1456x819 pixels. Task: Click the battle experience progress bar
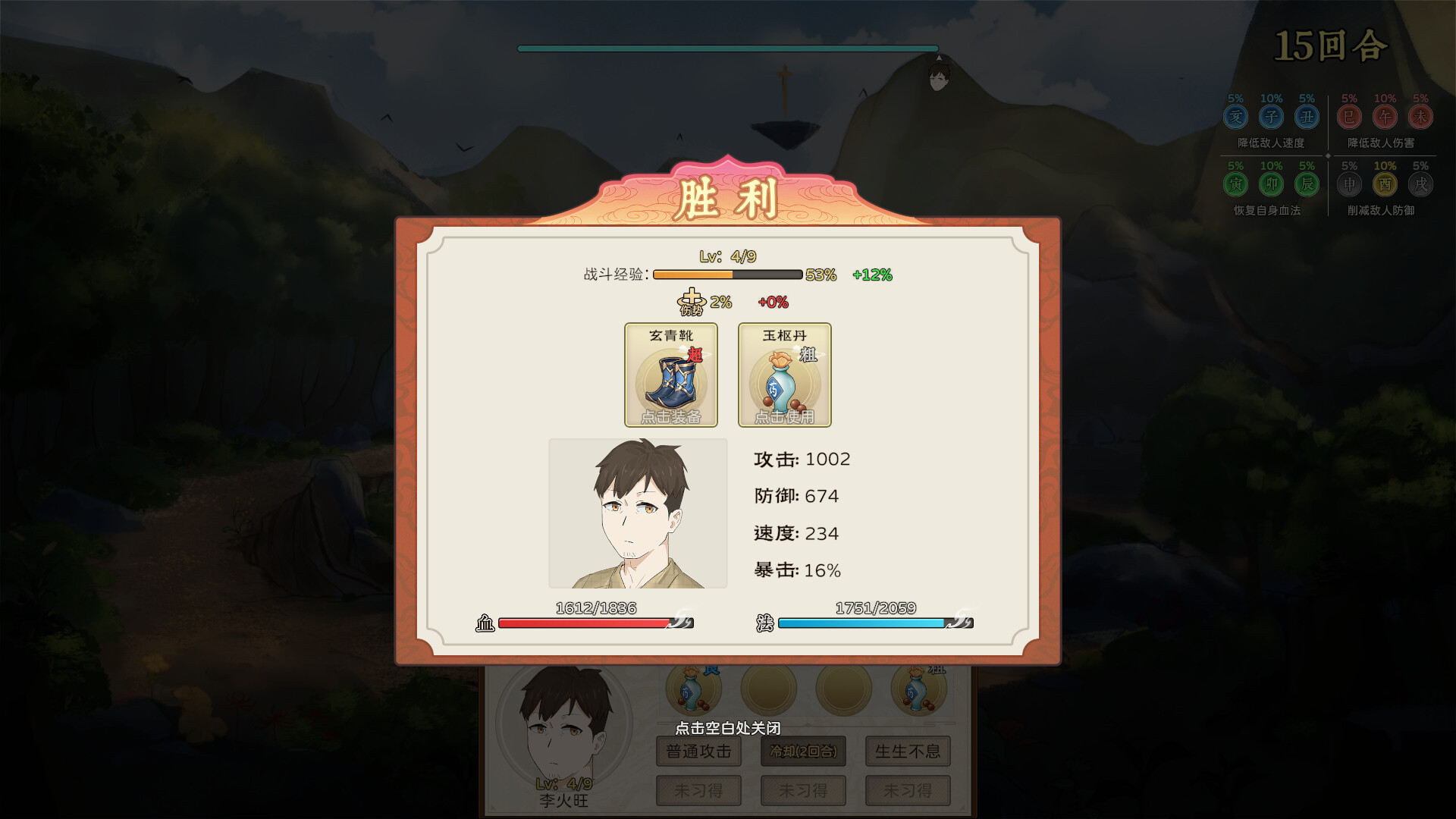[726, 276]
